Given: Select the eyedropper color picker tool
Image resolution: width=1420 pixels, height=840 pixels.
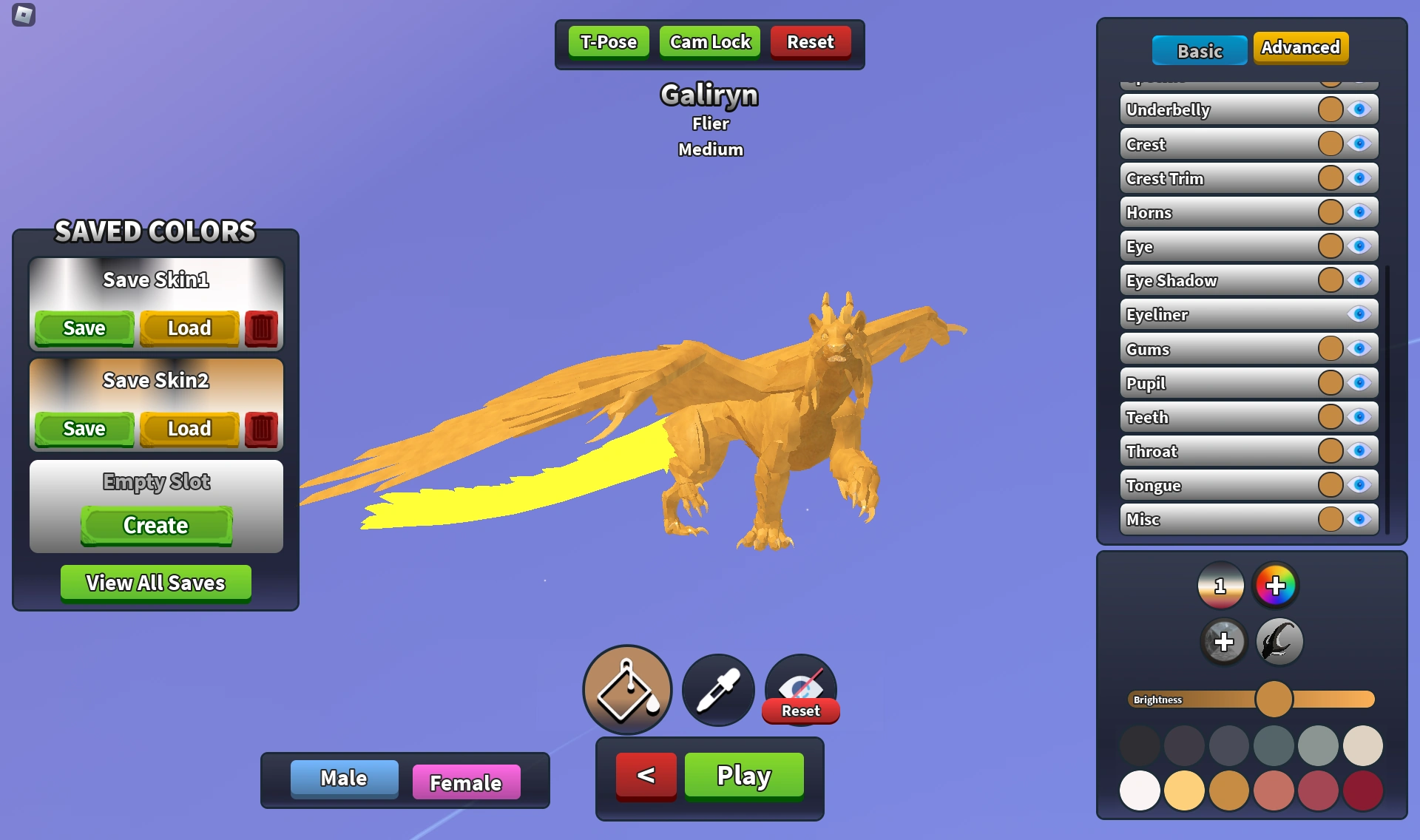Looking at the screenshot, I should tap(717, 689).
